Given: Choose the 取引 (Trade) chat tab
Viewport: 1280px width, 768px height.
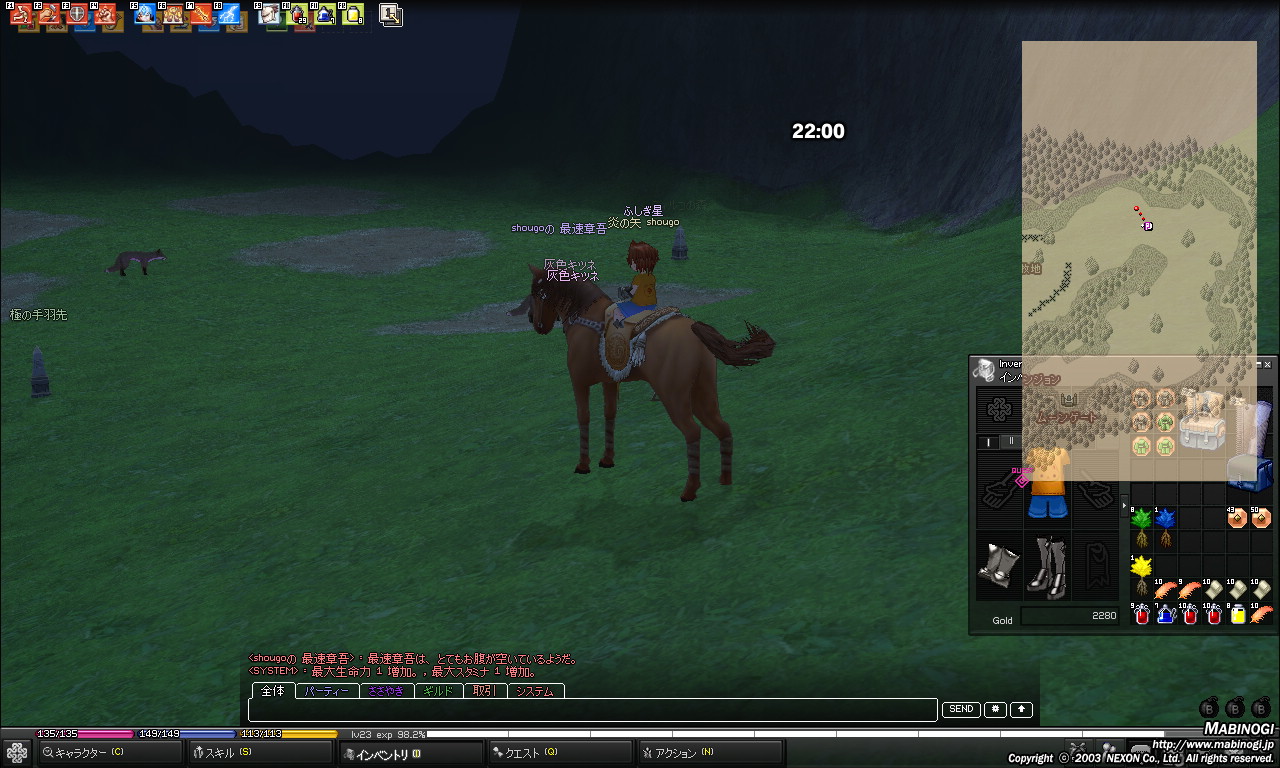Looking at the screenshot, I should click(x=485, y=691).
